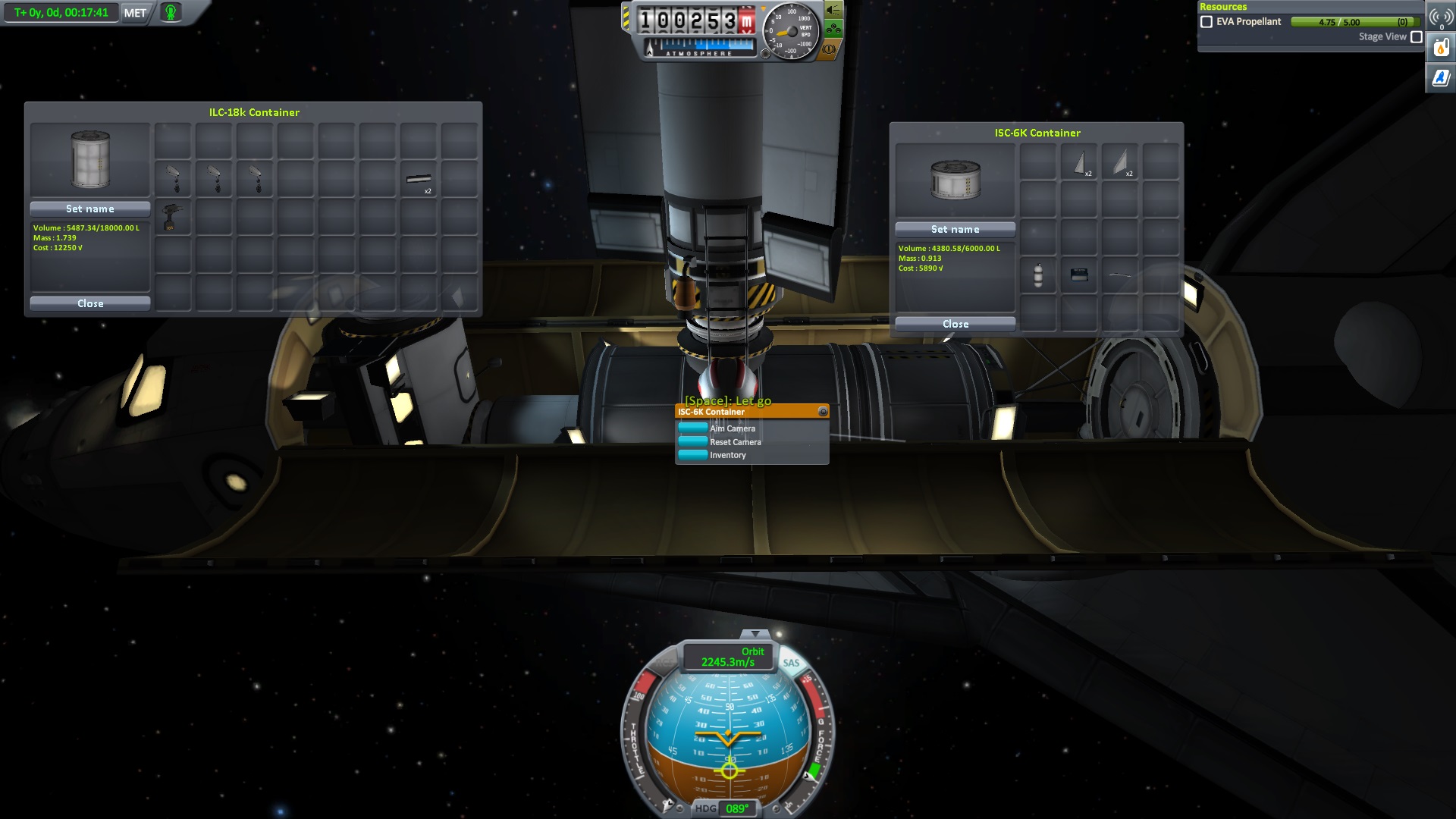Open Inventory from the ISC-6K context menu
The height and width of the screenshot is (819, 1456).
[x=728, y=455]
